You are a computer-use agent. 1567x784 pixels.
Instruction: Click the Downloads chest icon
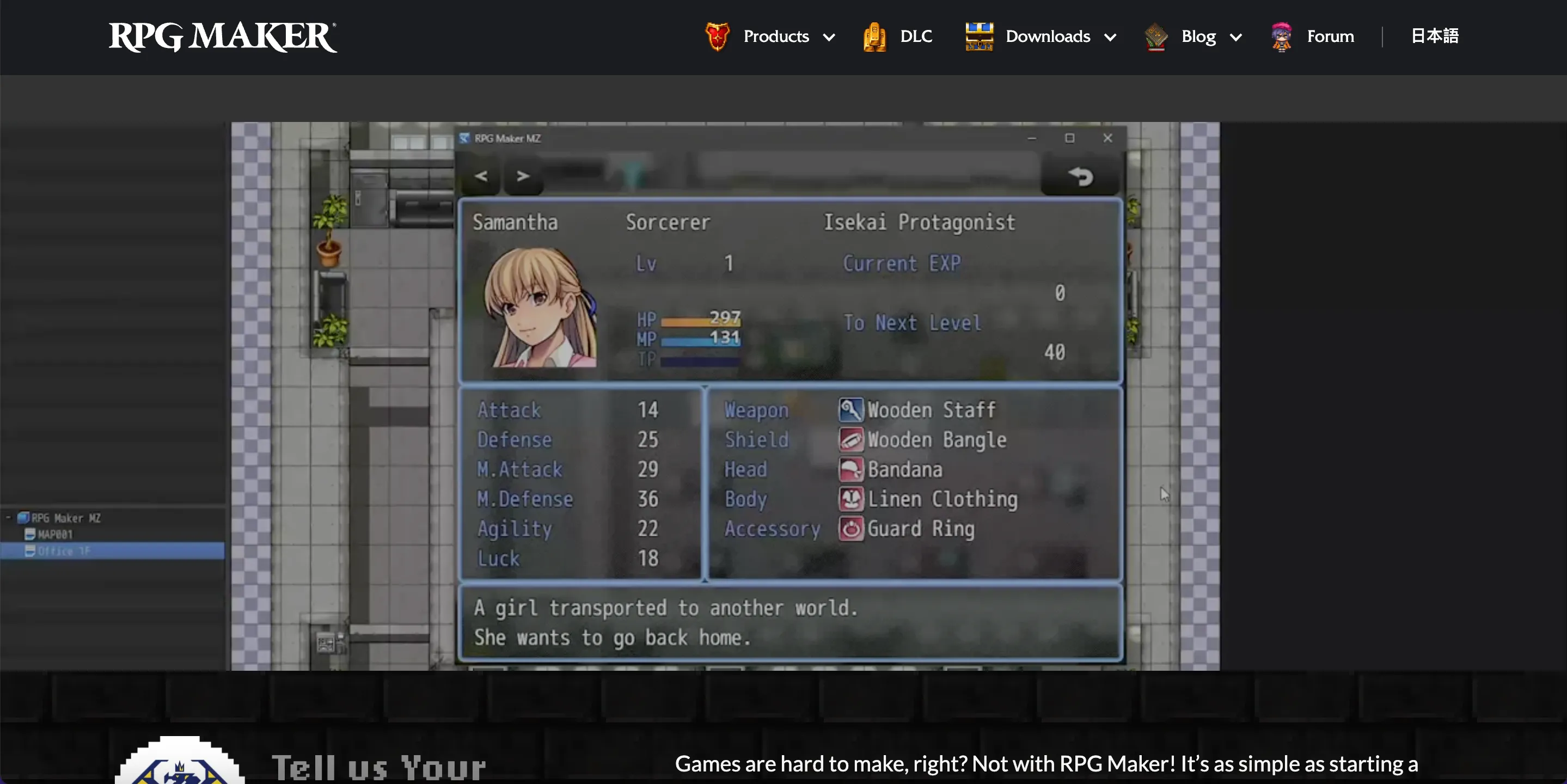click(x=980, y=36)
